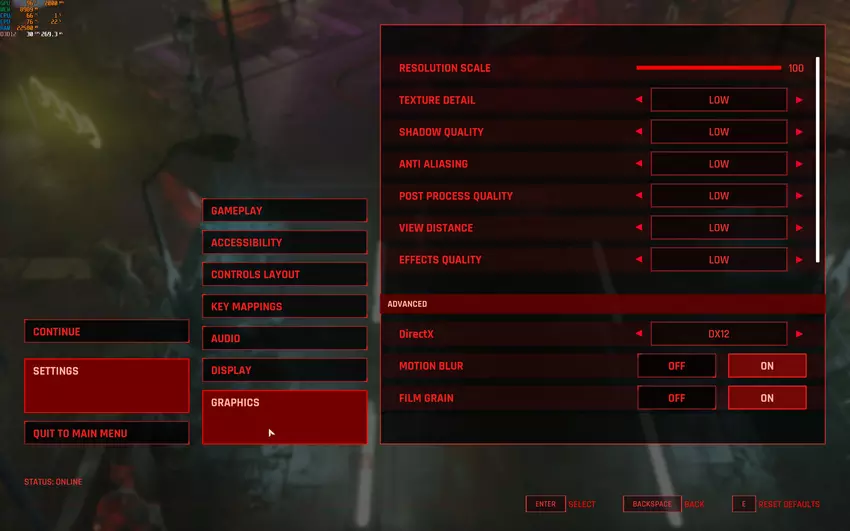
Task: Select Continue to resume the game
Action: point(106,332)
